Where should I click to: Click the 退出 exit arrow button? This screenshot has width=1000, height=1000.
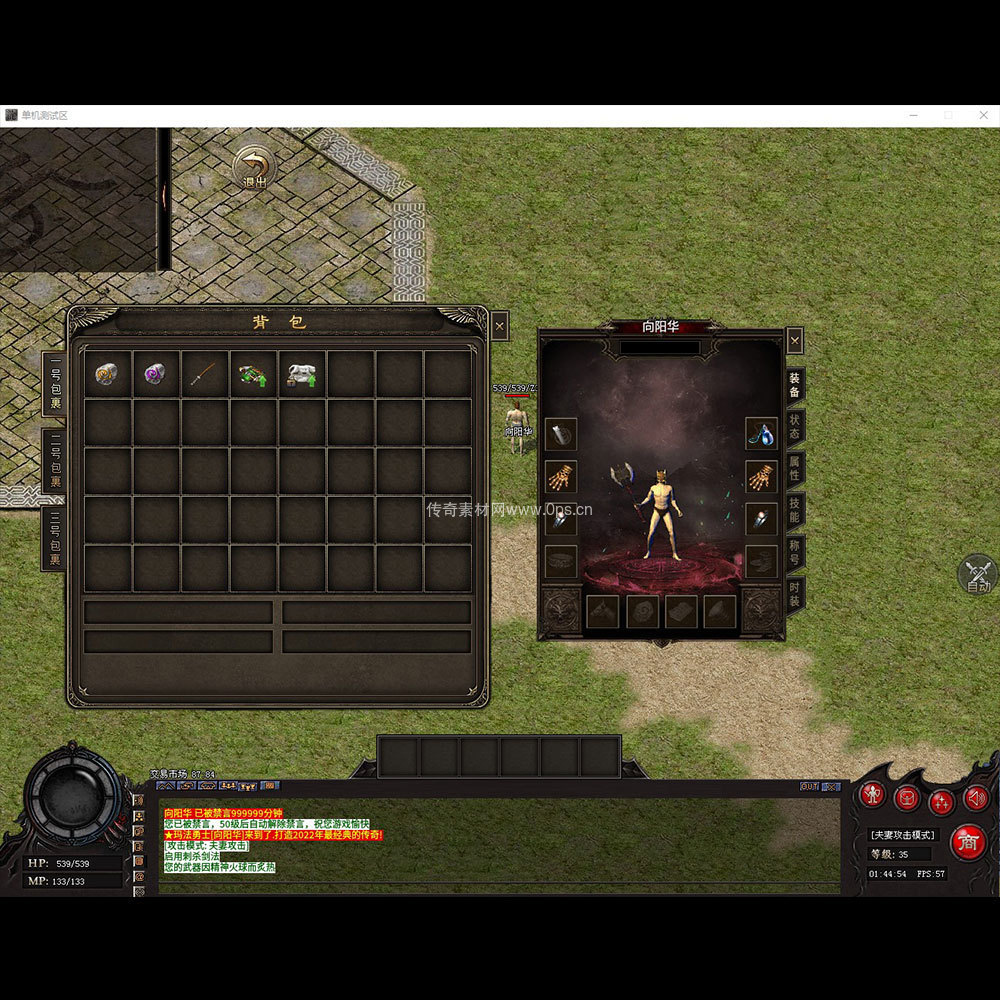(x=254, y=167)
